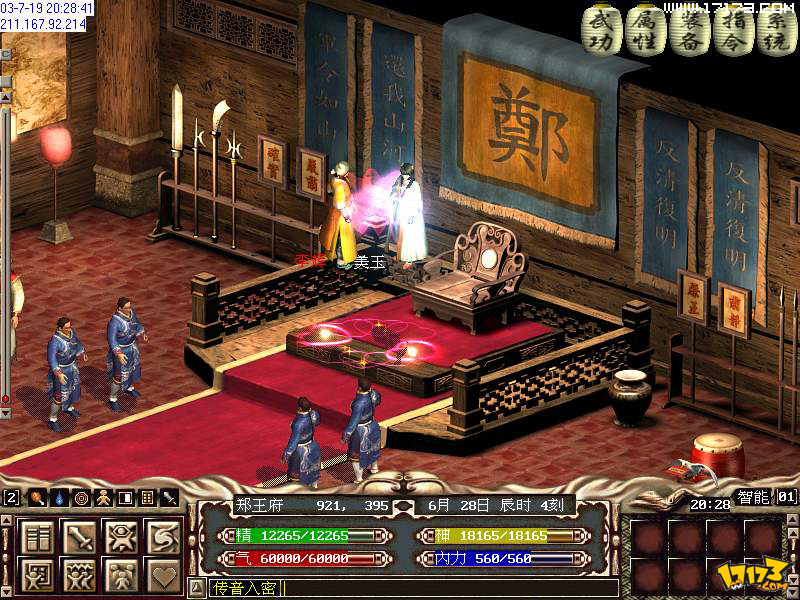The height and width of the screenshot is (600, 800).
Task: Activate the swirl action button
Action: [164, 536]
